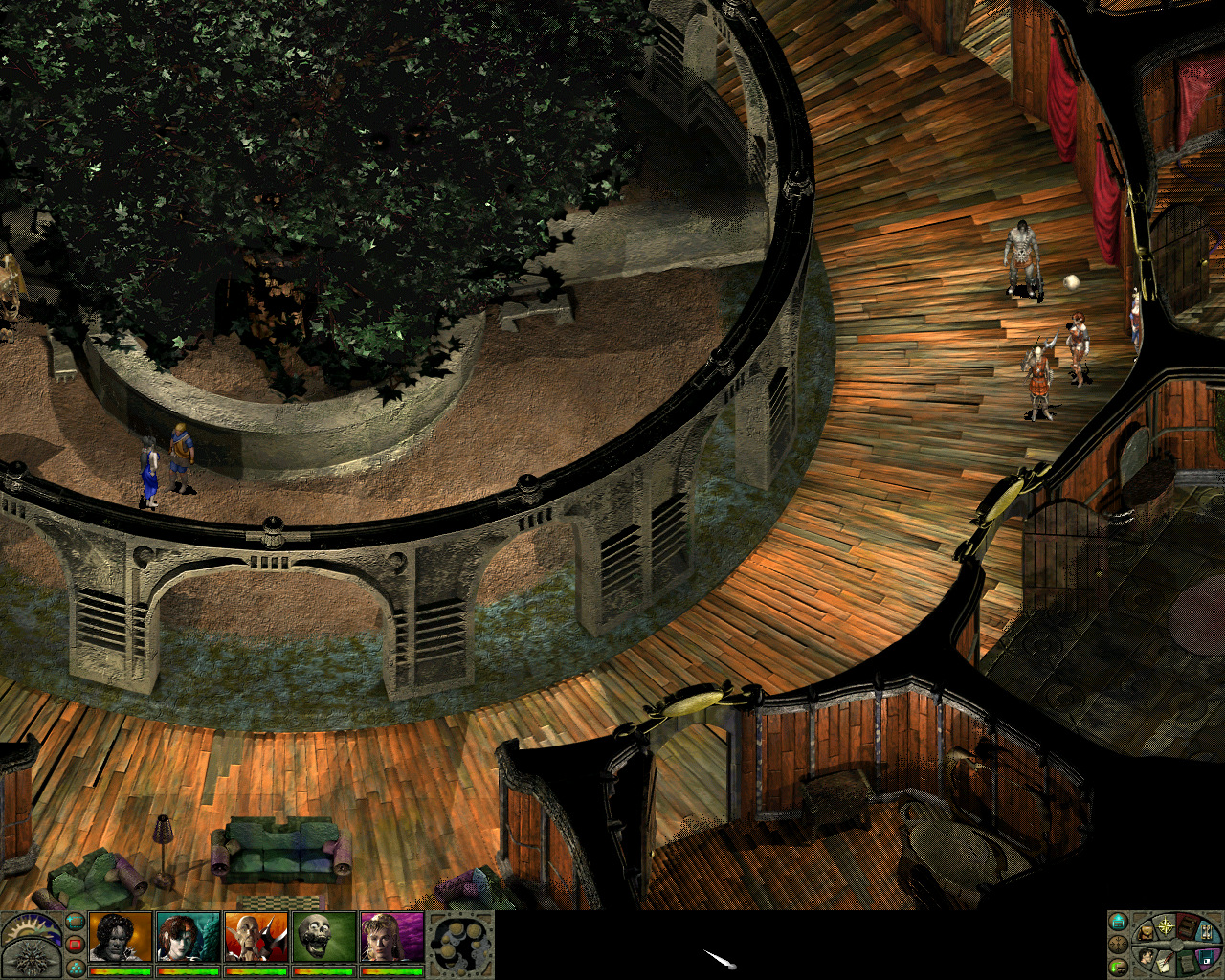
Task: Select the blonde woman's portrait on purple
Action: click(392, 937)
